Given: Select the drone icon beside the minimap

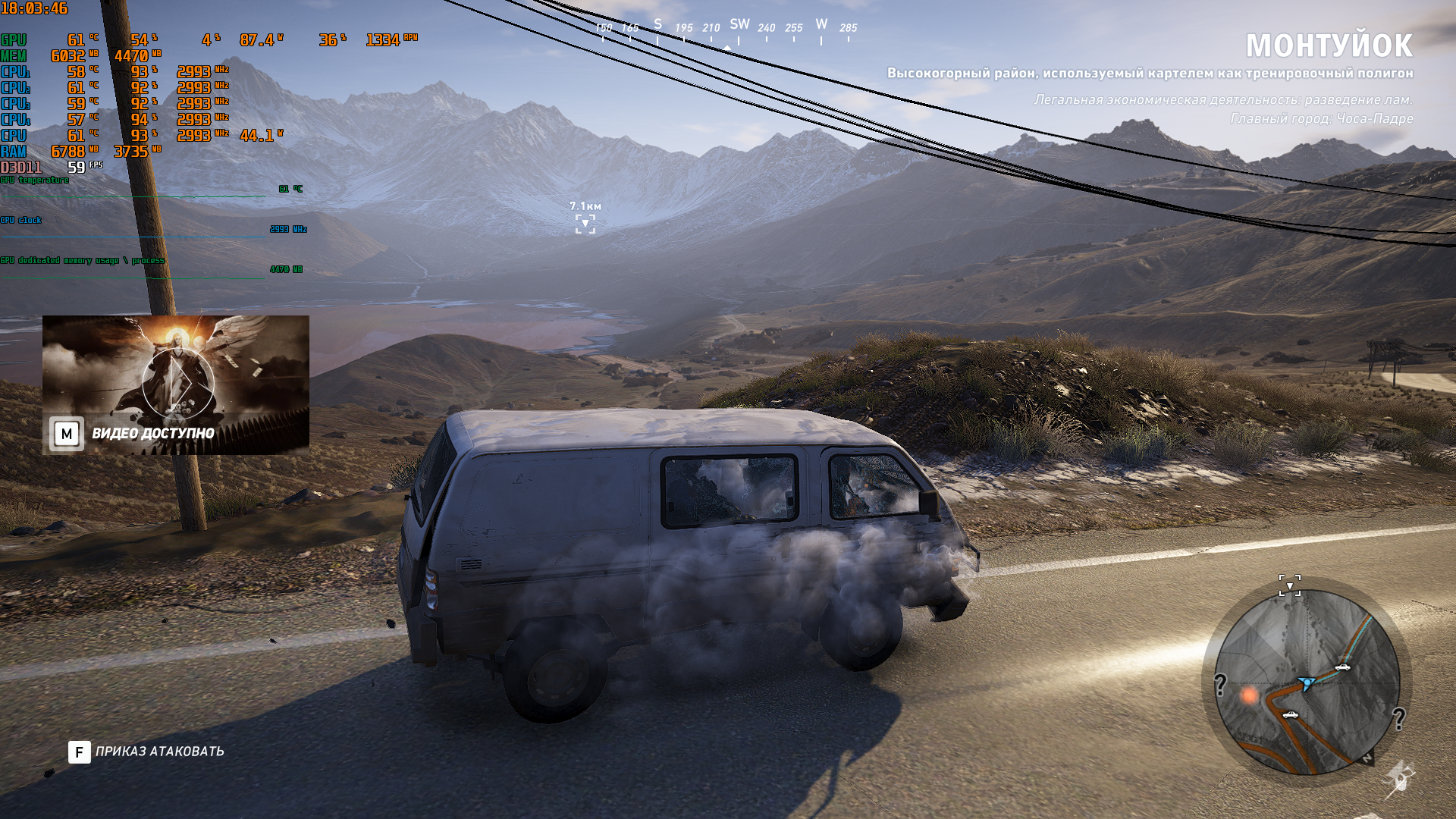Looking at the screenshot, I should [1398, 778].
